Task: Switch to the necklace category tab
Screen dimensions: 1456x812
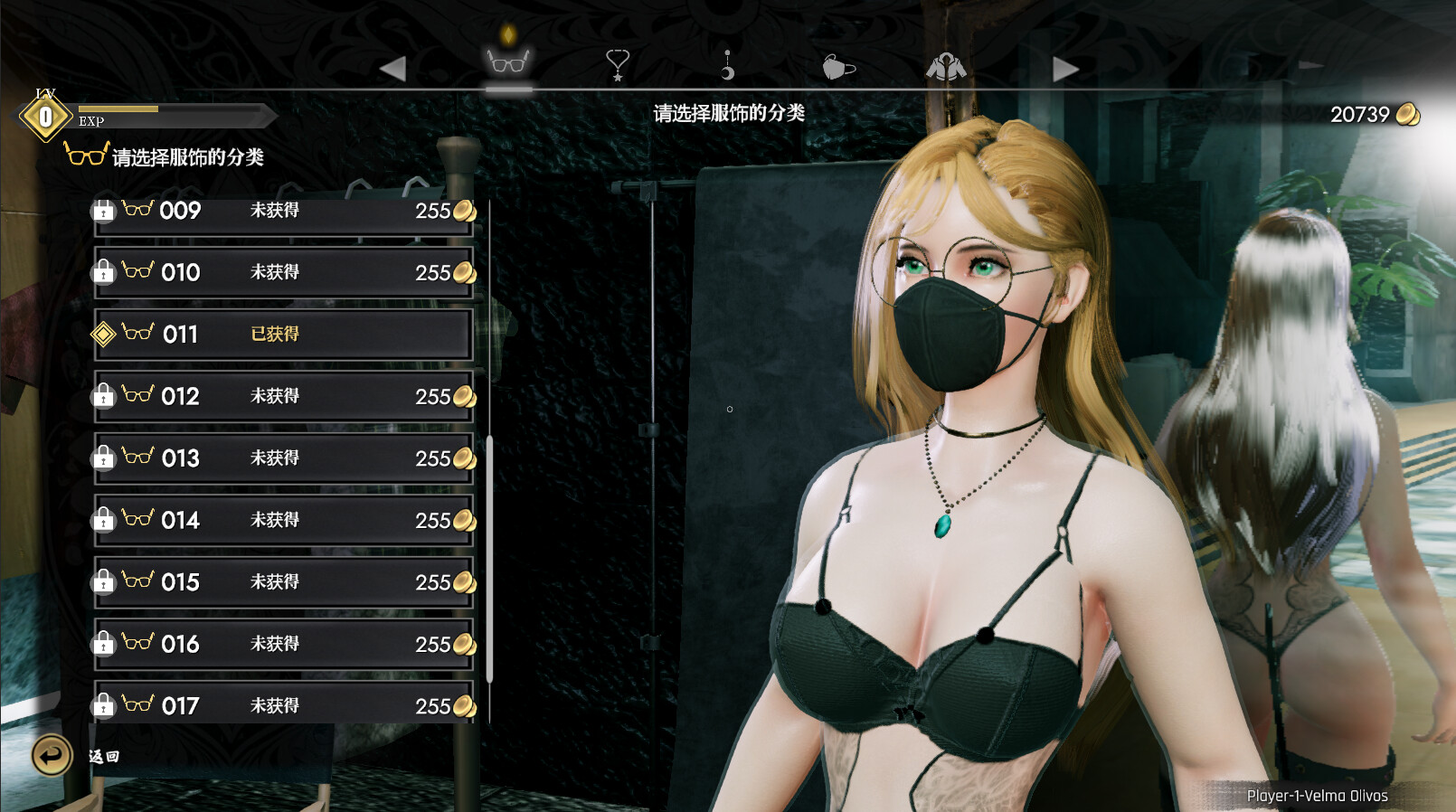Action: [x=616, y=65]
